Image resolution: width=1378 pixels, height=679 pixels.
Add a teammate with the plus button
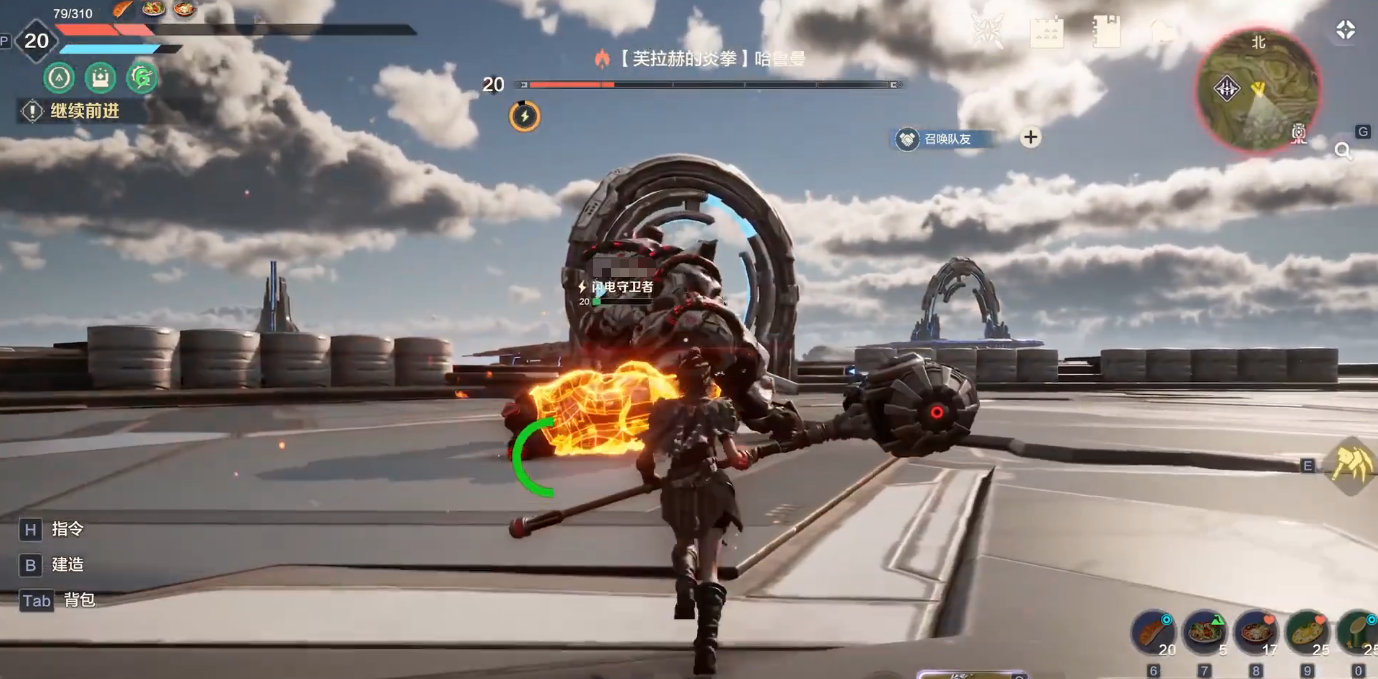point(1031,138)
